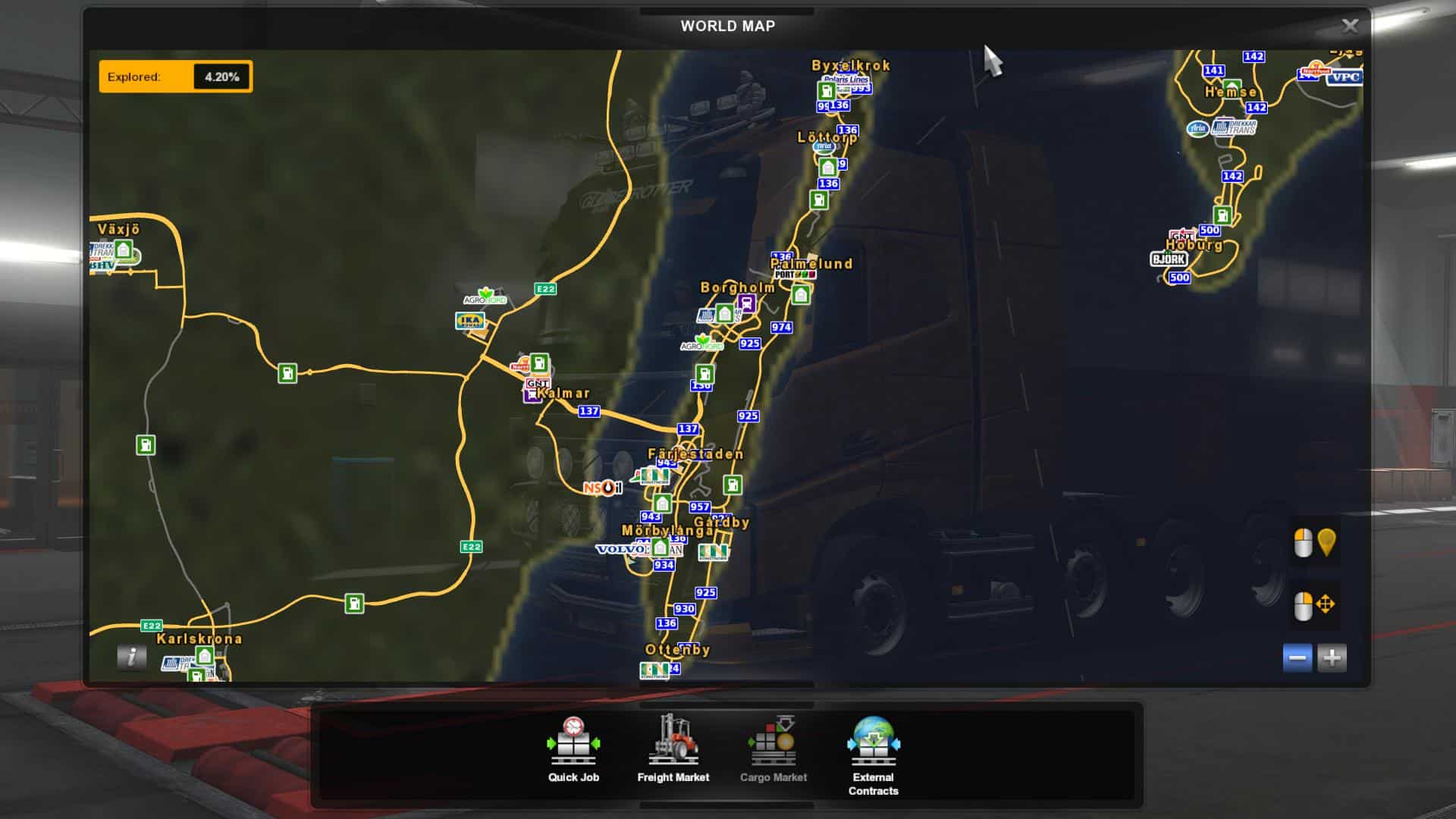Viewport: 1456px width, 819px height.
Task: Click the VPC company marker
Action: point(1345,77)
